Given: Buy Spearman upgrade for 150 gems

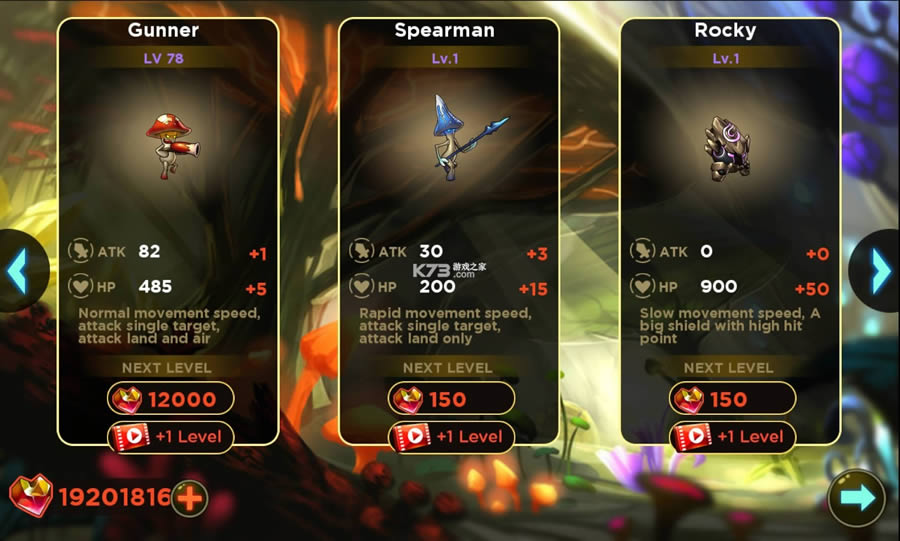Looking at the screenshot, I should [451, 400].
